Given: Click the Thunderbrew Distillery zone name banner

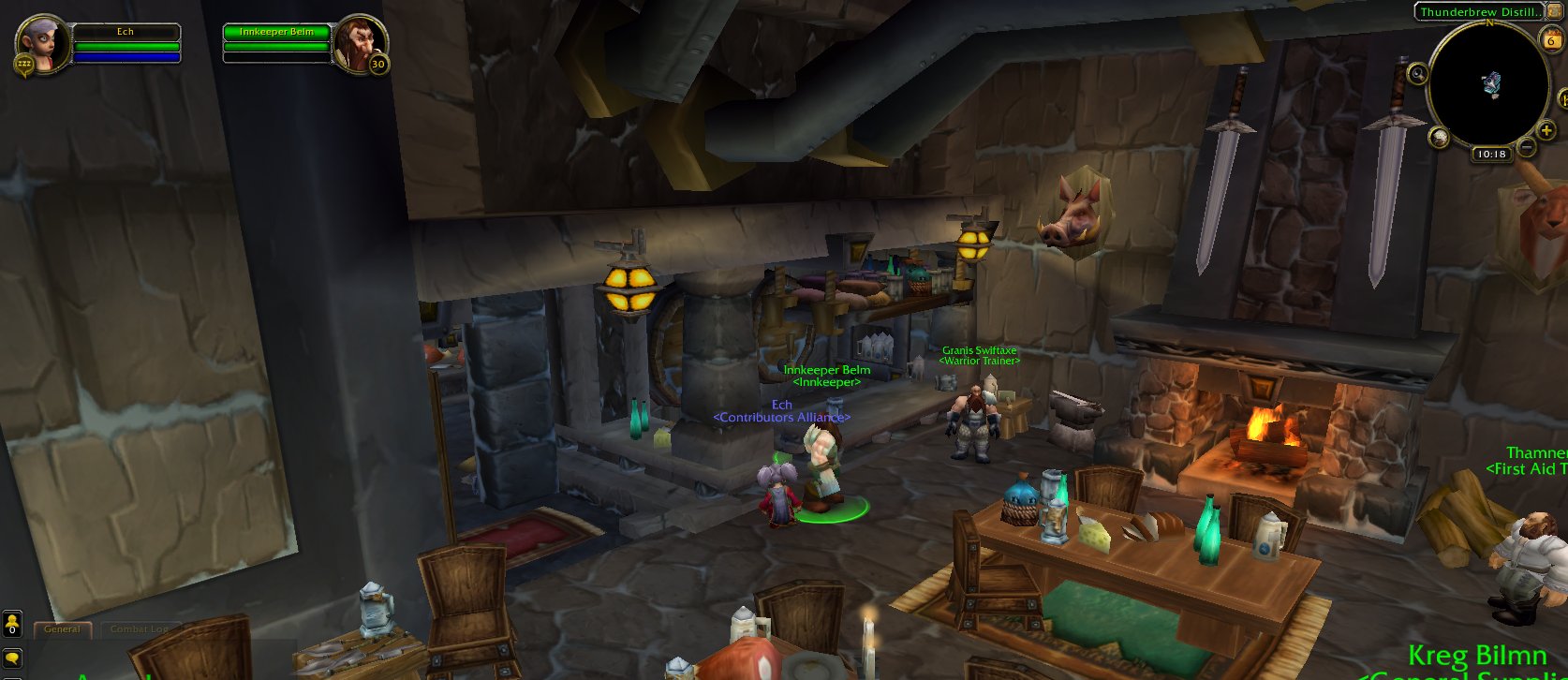Looking at the screenshot, I should [x=1482, y=12].
